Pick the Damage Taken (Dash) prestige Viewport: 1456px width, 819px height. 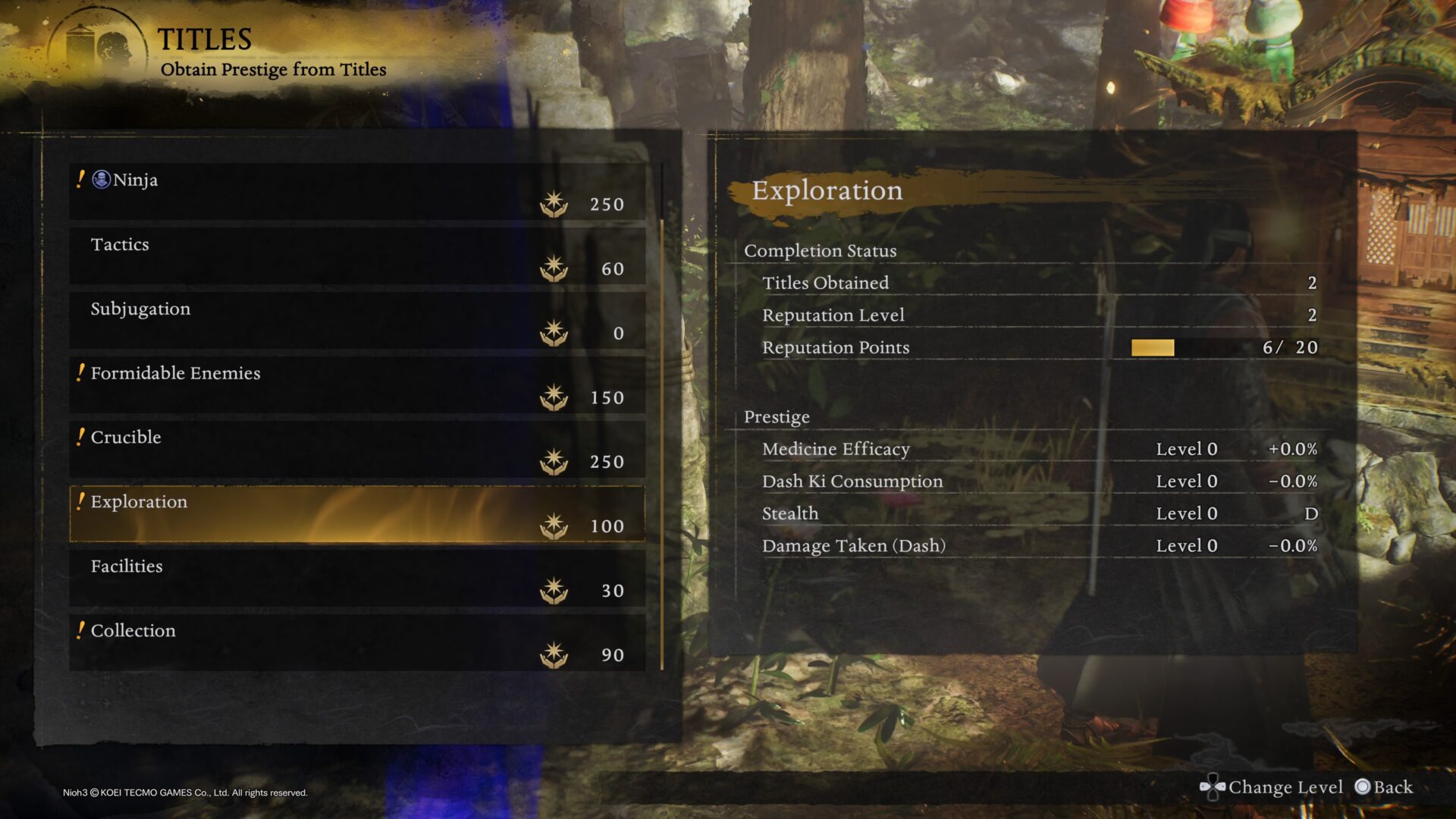(1039, 546)
